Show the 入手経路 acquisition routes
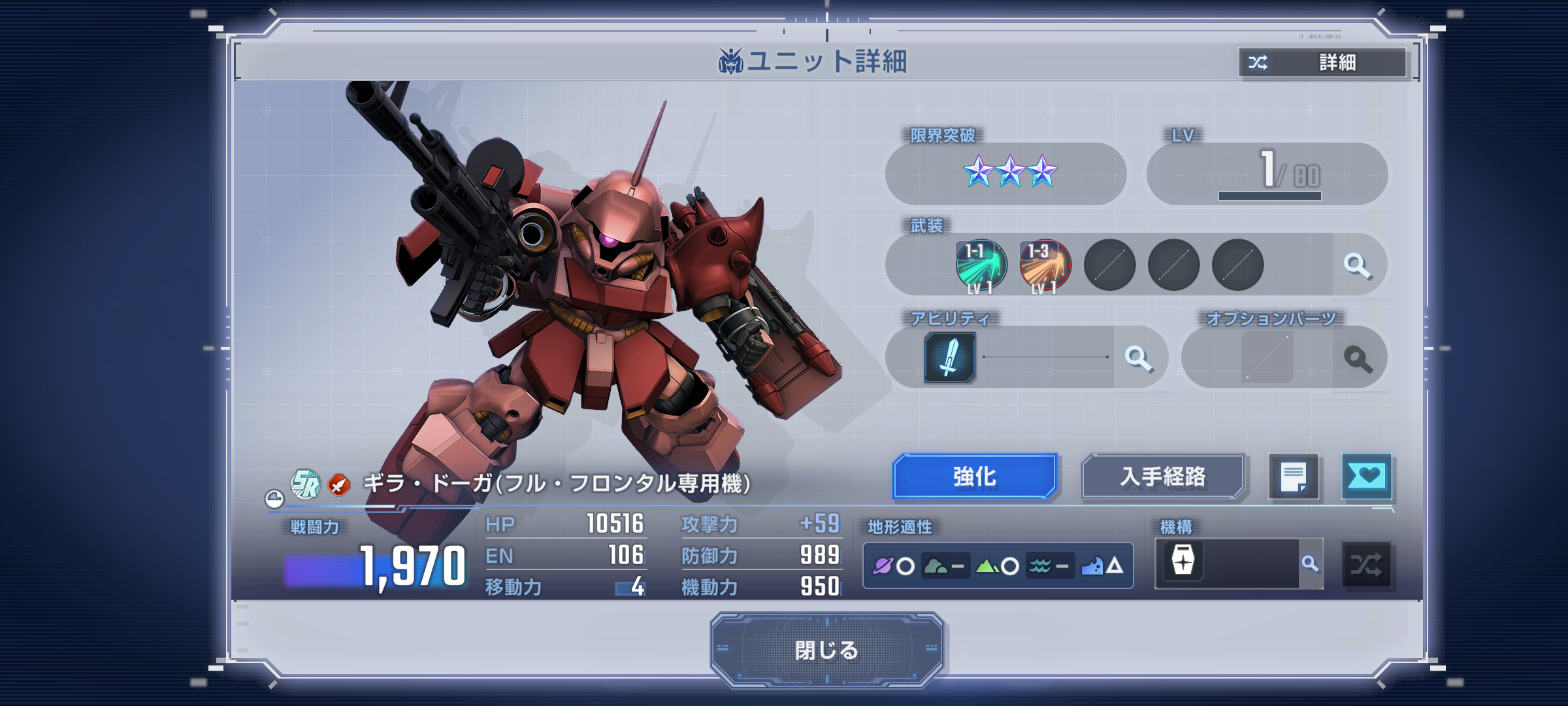Image resolution: width=1568 pixels, height=706 pixels. point(1163,477)
